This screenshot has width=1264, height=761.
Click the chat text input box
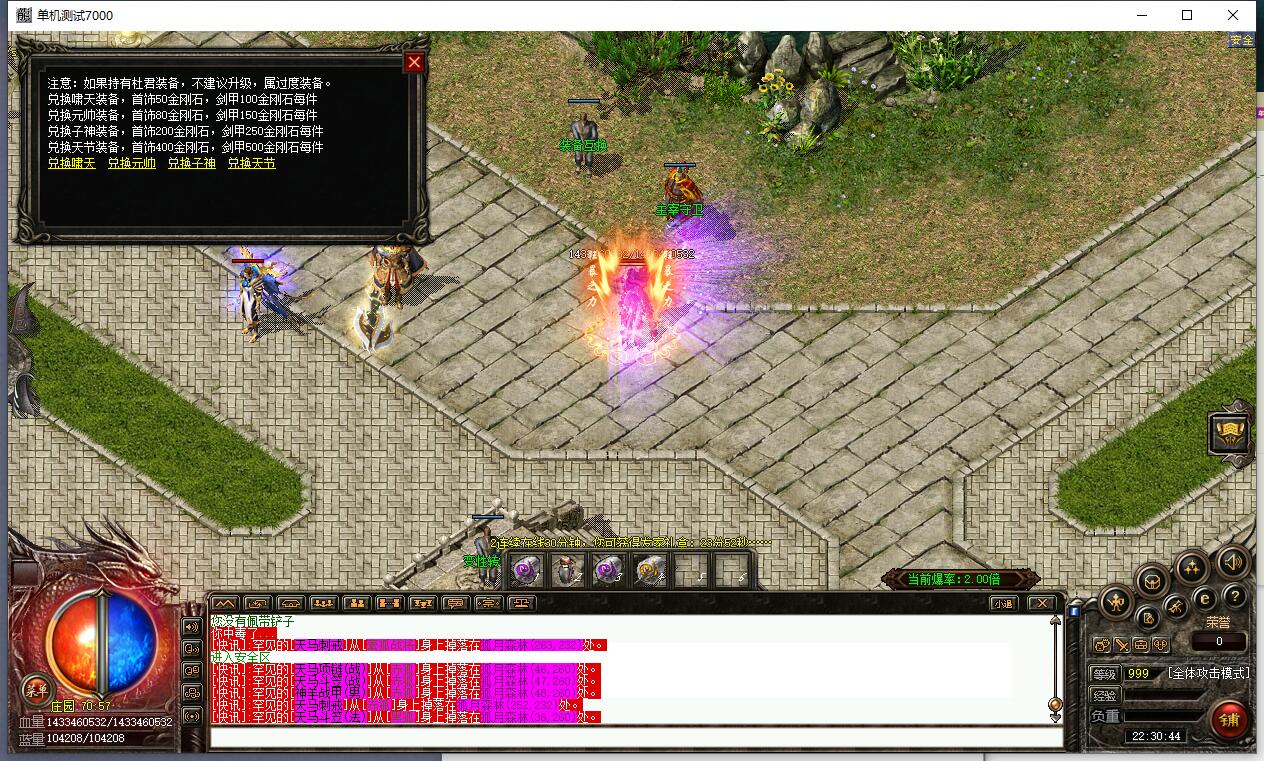636,737
